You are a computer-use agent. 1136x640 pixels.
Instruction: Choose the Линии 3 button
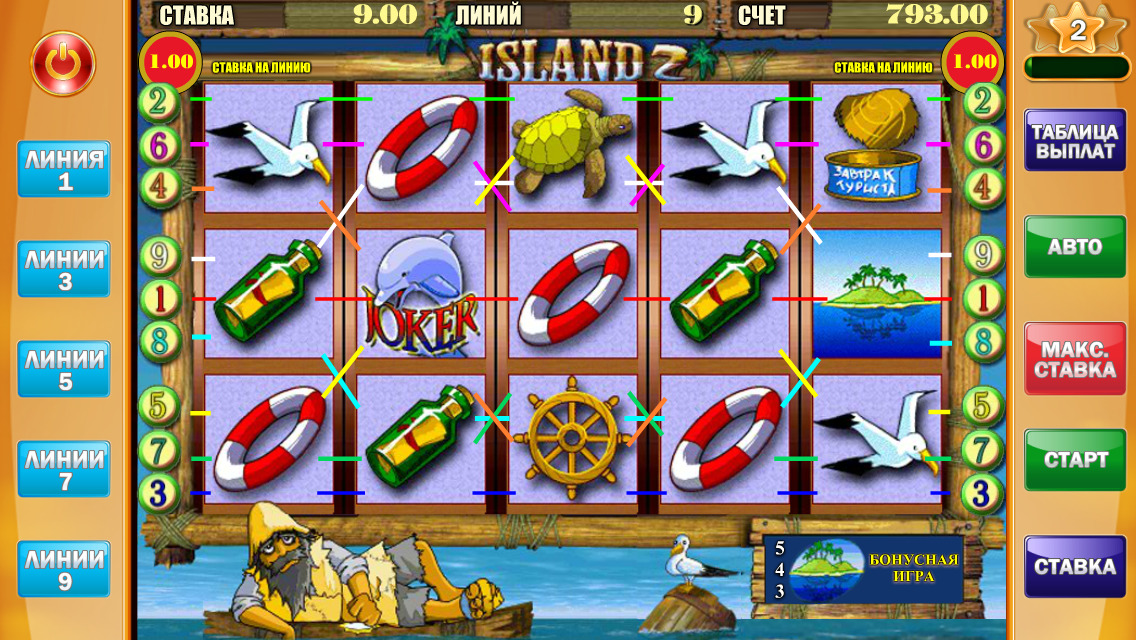pyautogui.click(x=64, y=269)
